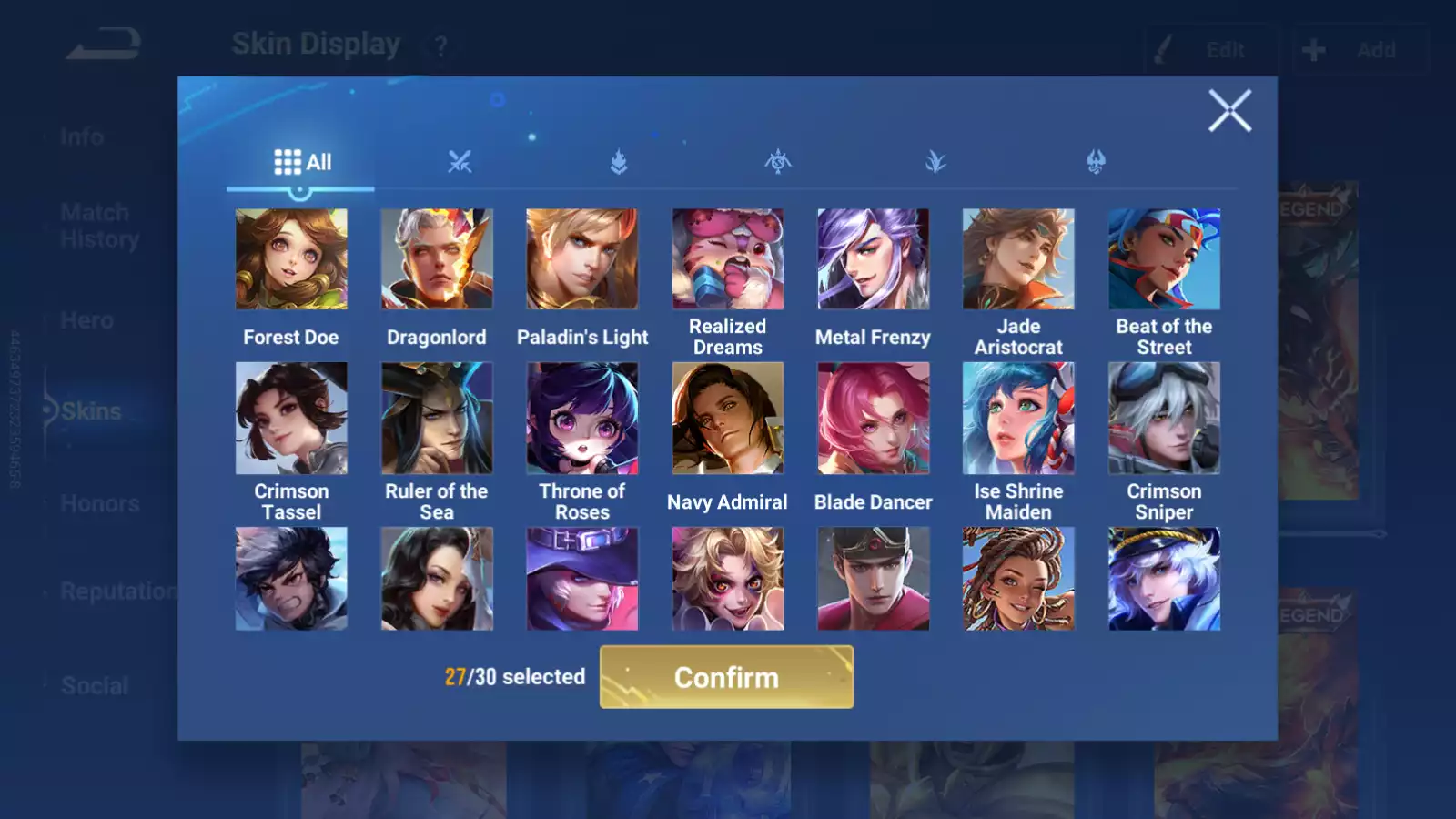This screenshot has height=819, width=1456.
Task: Select the Realized Dreams skin
Action: point(728,259)
